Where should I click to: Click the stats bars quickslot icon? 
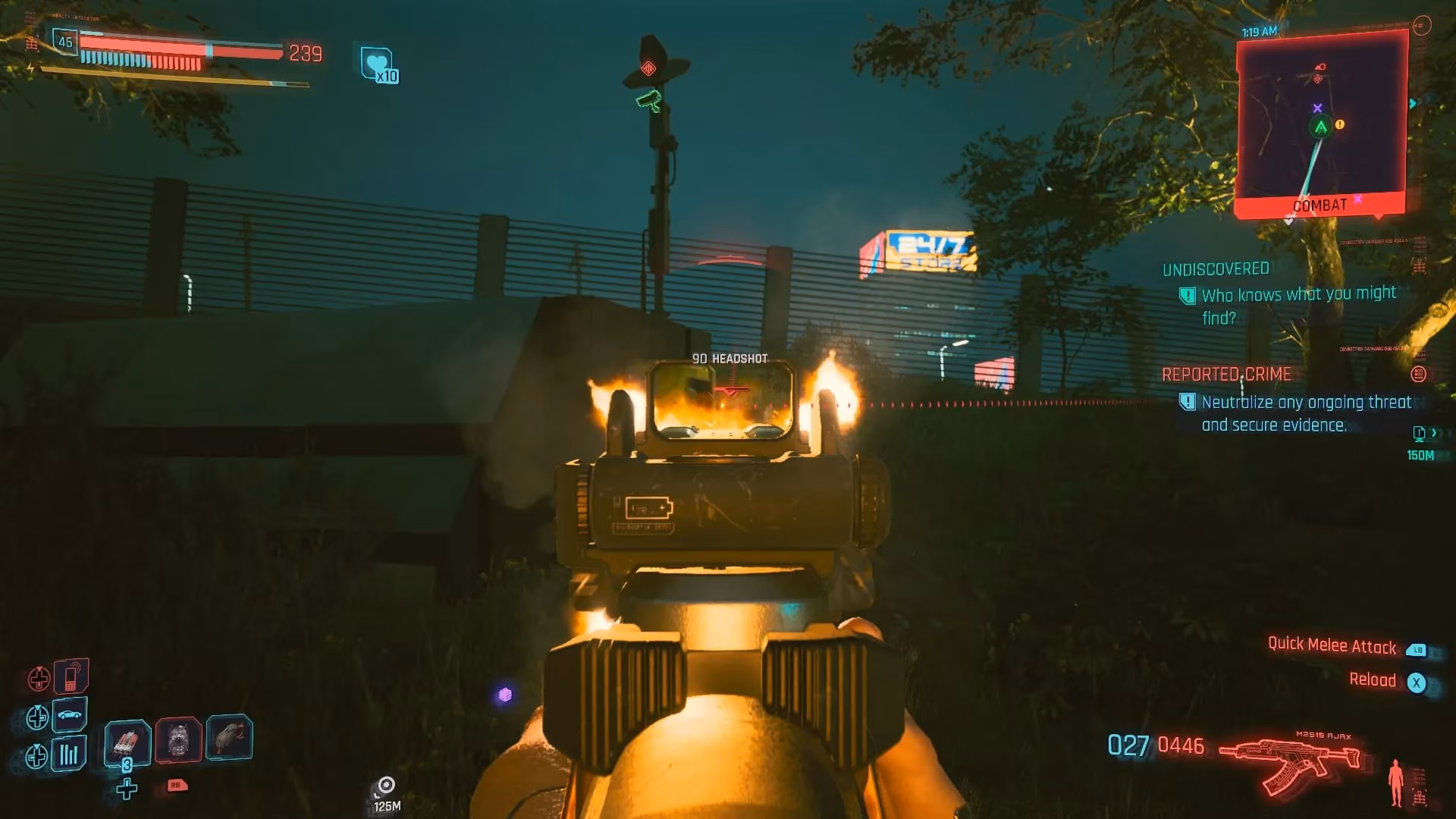tap(68, 753)
